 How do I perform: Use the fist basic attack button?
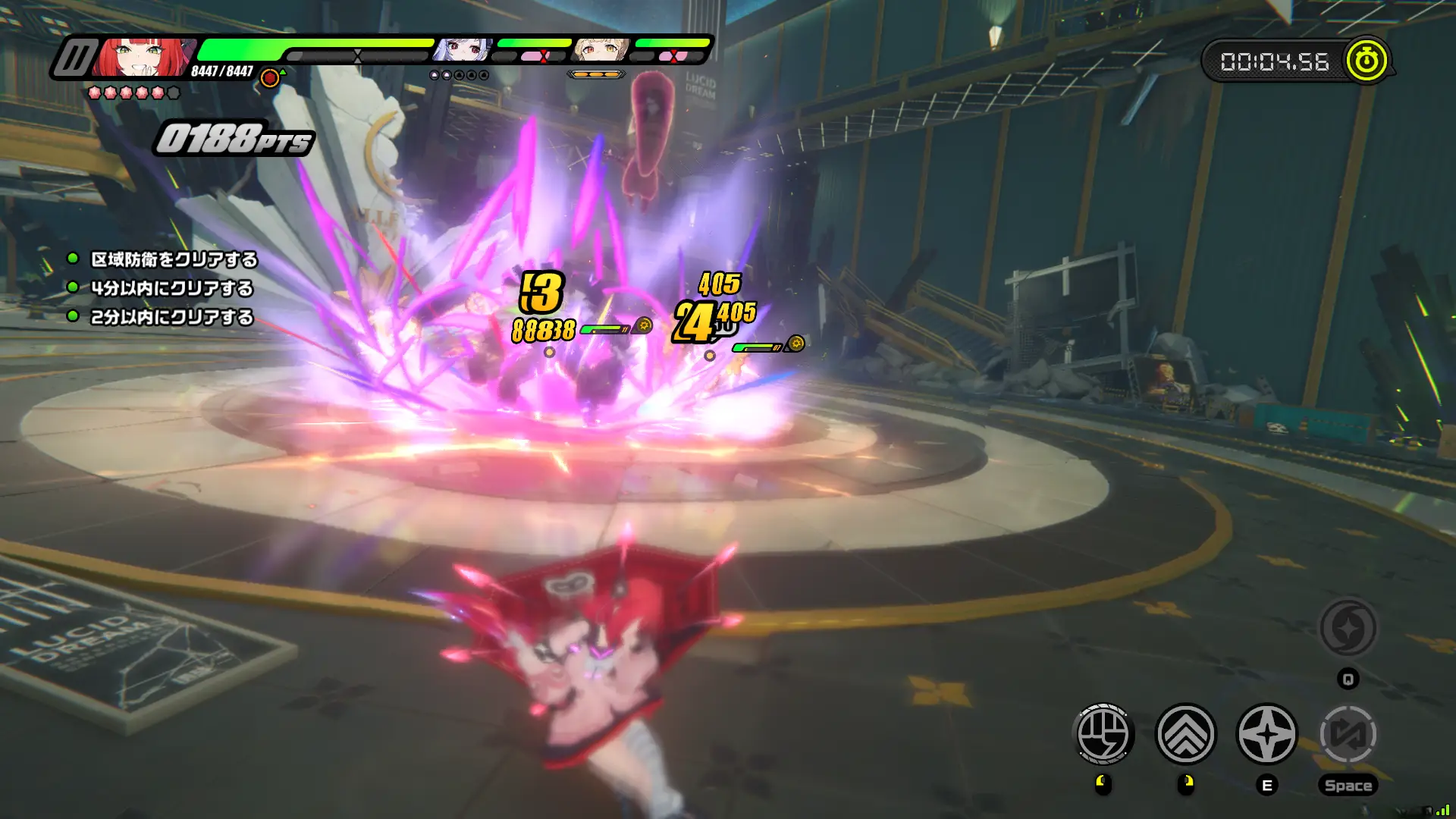[1104, 733]
